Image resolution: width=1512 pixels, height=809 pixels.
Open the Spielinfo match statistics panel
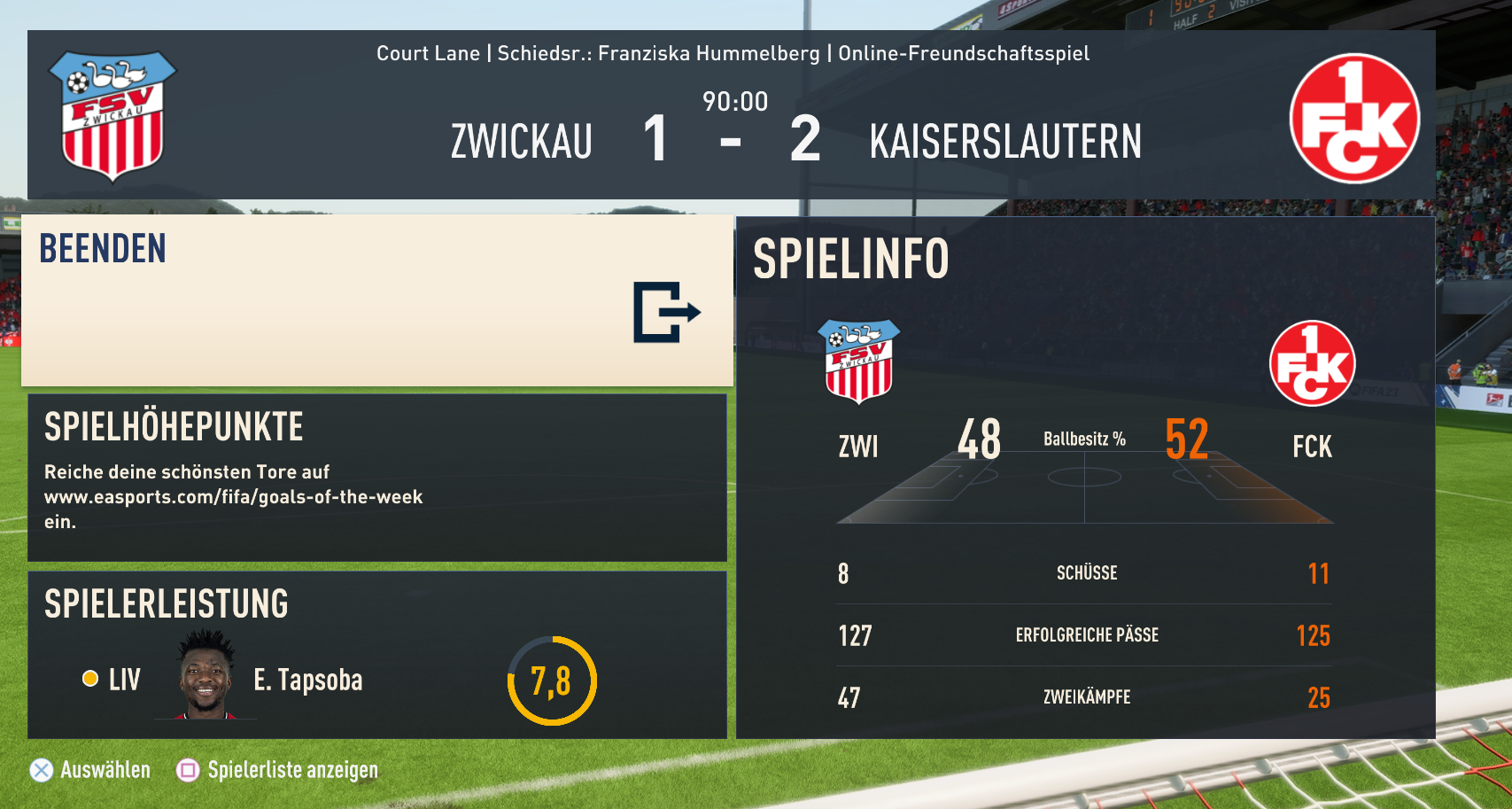(x=1085, y=478)
